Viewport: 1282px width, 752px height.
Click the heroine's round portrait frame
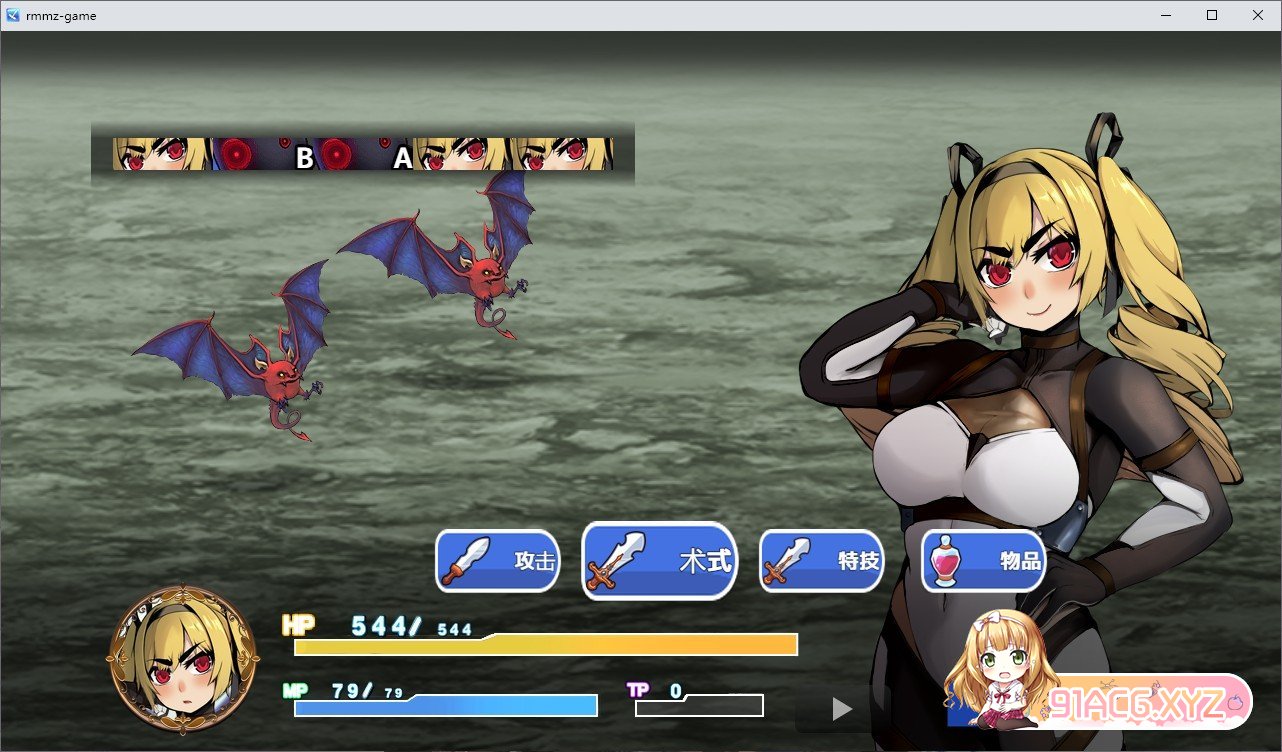(x=183, y=660)
